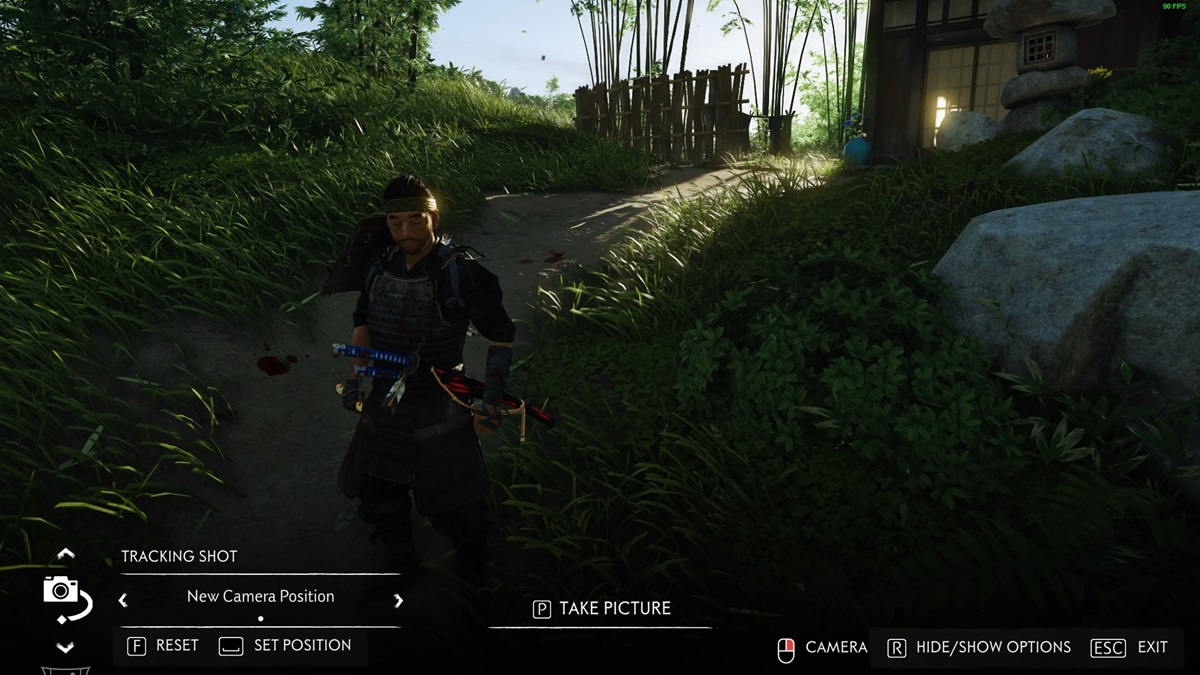Toggle Hide/Show Options
1200x675 pixels.
[x=978, y=647]
